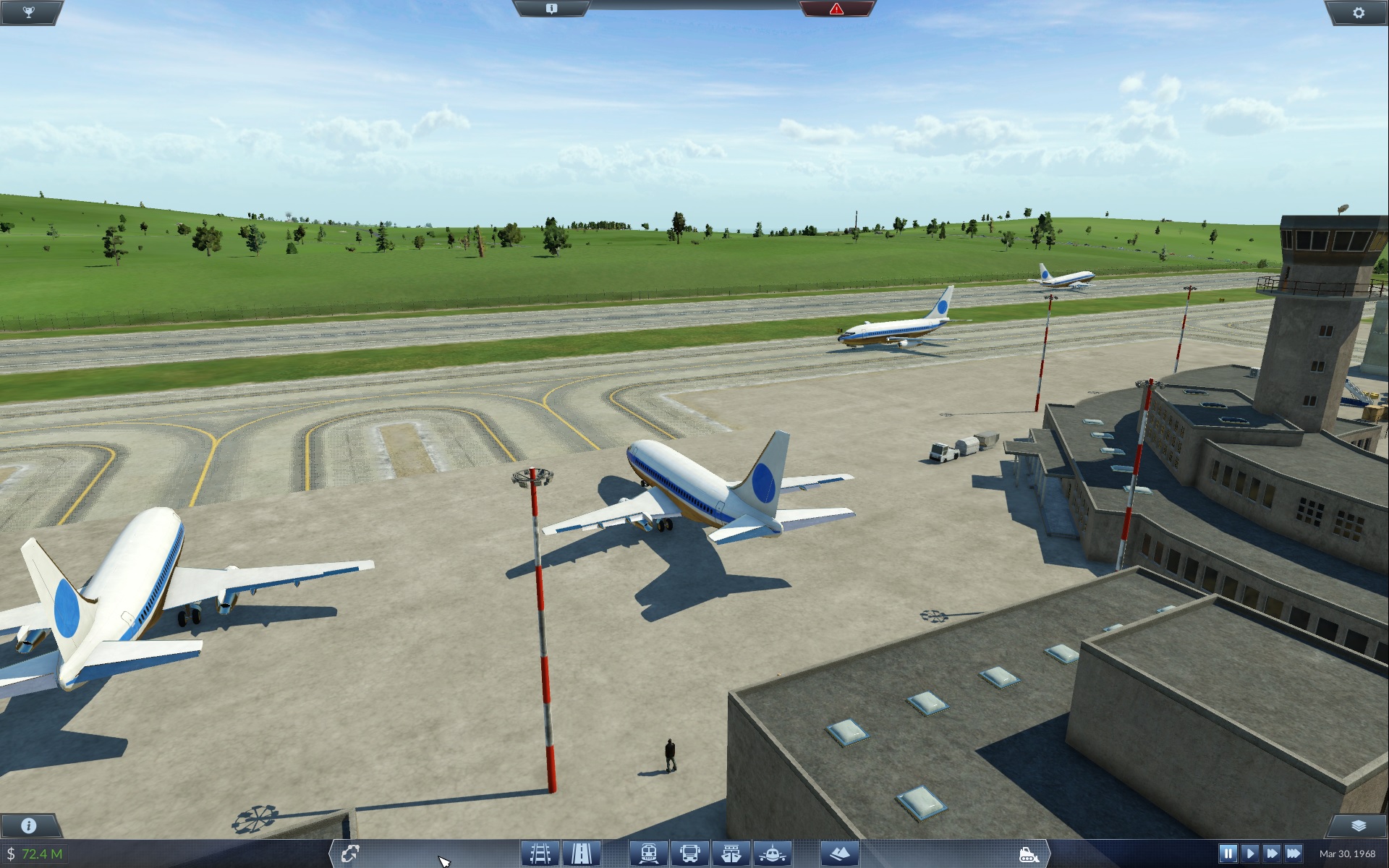
Task: Open the train vehicles menu
Action: pyautogui.click(x=648, y=854)
